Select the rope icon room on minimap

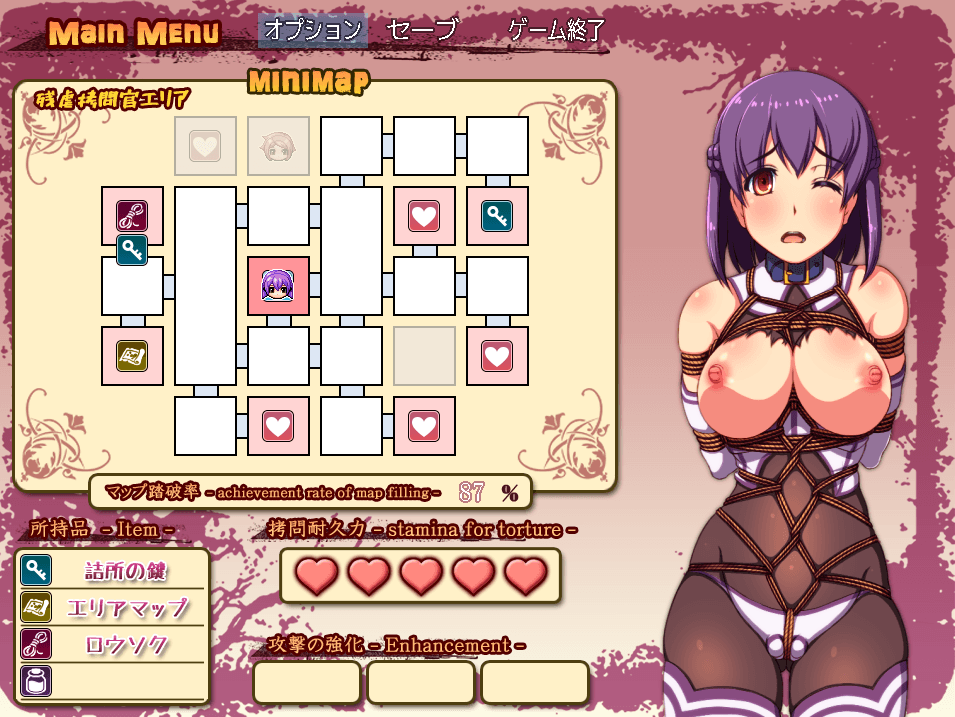[x=132, y=215]
